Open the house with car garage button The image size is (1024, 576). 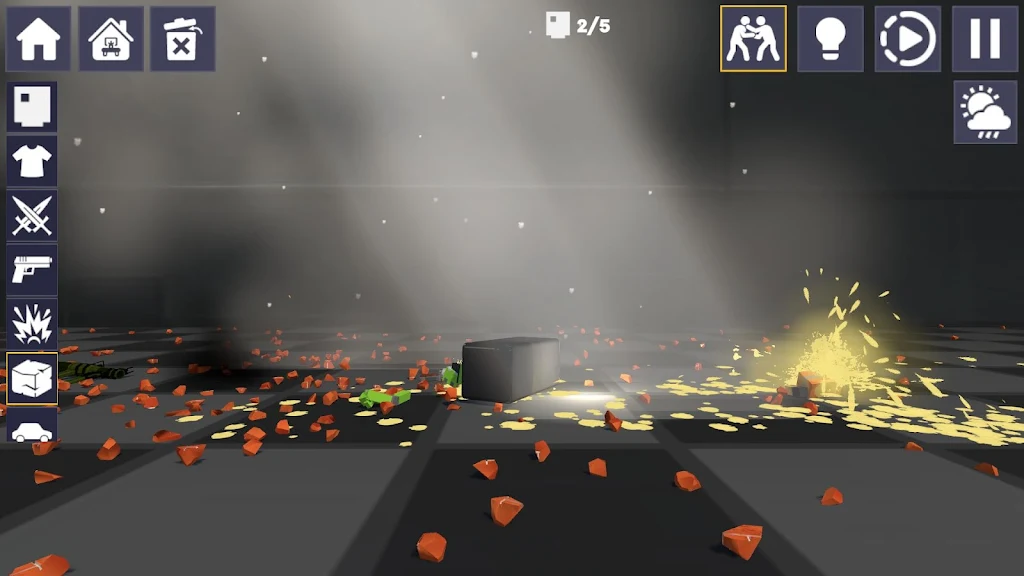(x=111, y=39)
